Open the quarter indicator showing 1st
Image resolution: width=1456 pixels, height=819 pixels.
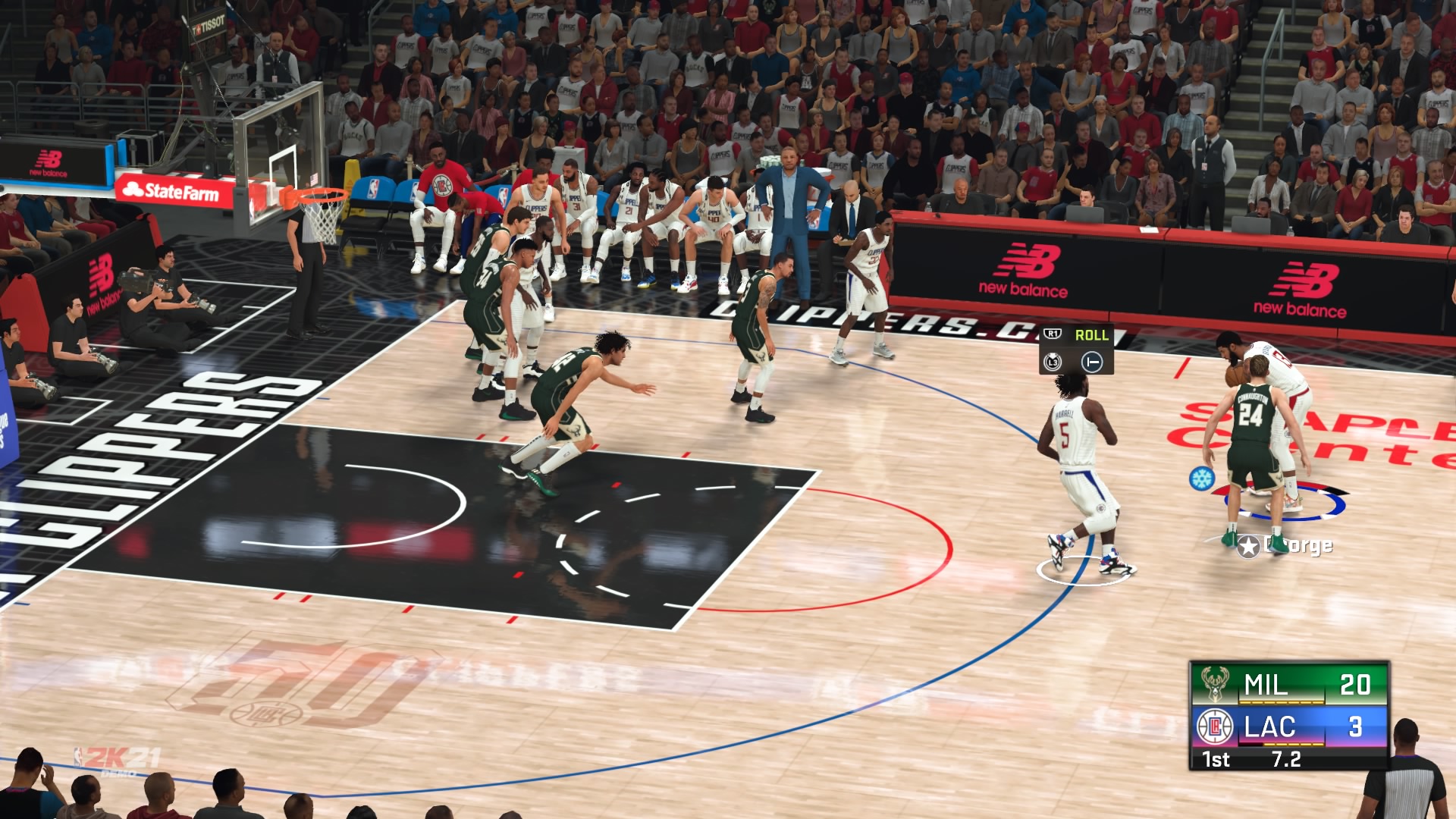[1216, 760]
